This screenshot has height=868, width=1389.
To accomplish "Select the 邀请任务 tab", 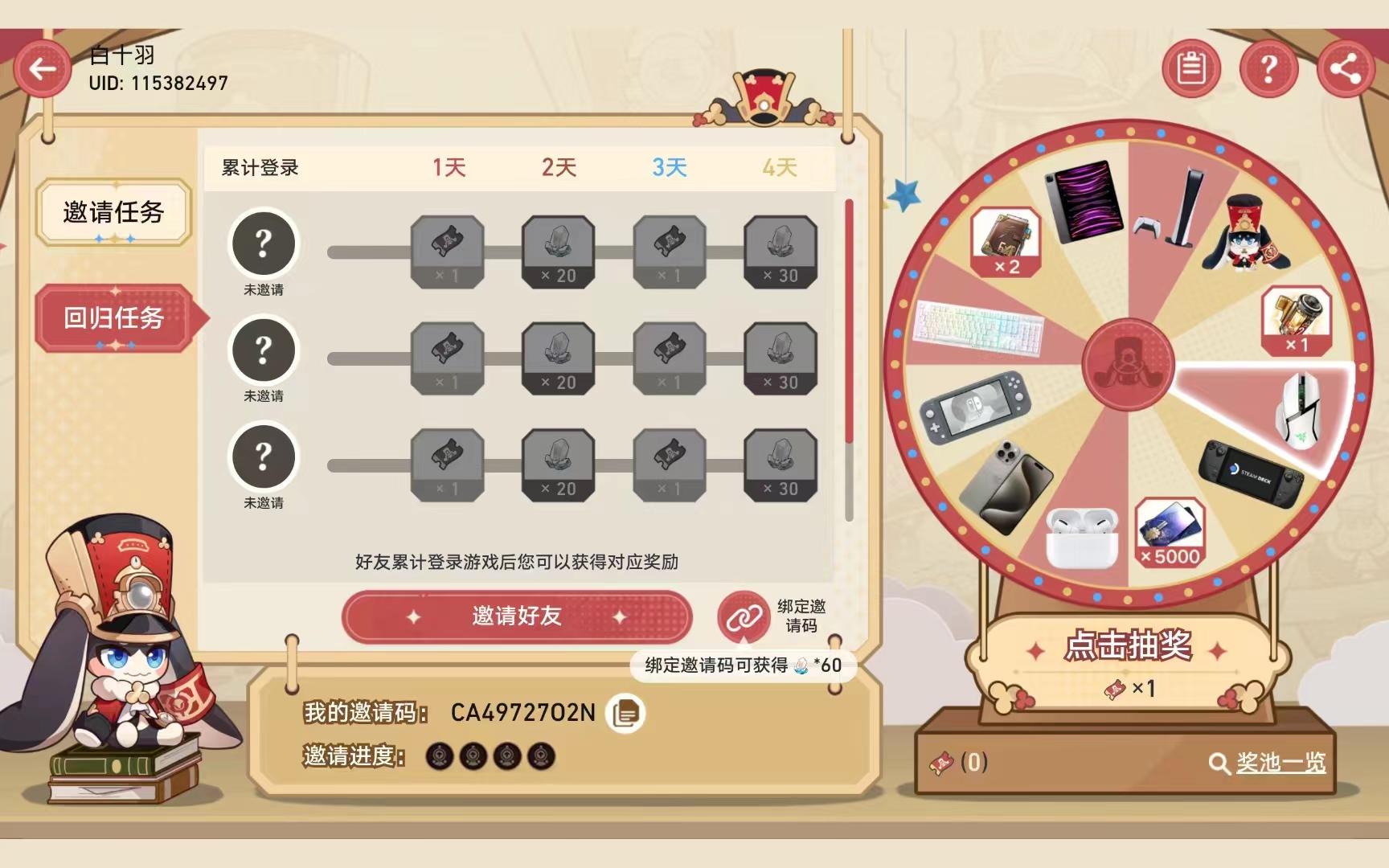I will pyautogui.click(x=113, y=212).
